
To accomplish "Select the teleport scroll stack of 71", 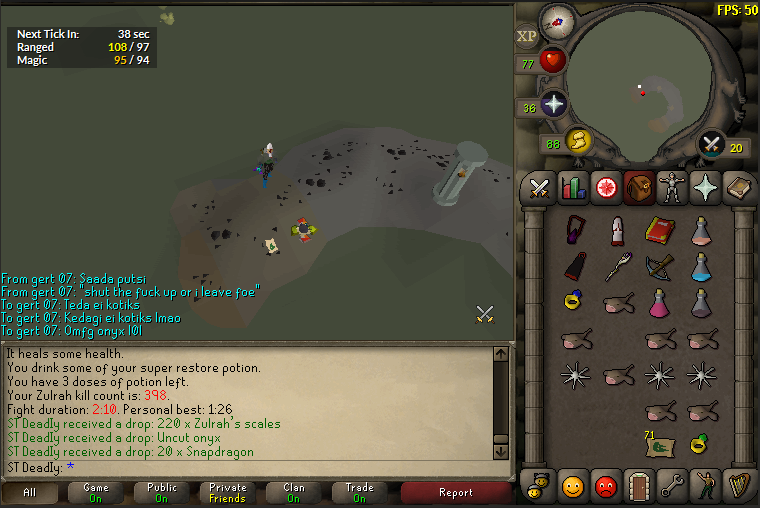I will (x=659, y=443).
